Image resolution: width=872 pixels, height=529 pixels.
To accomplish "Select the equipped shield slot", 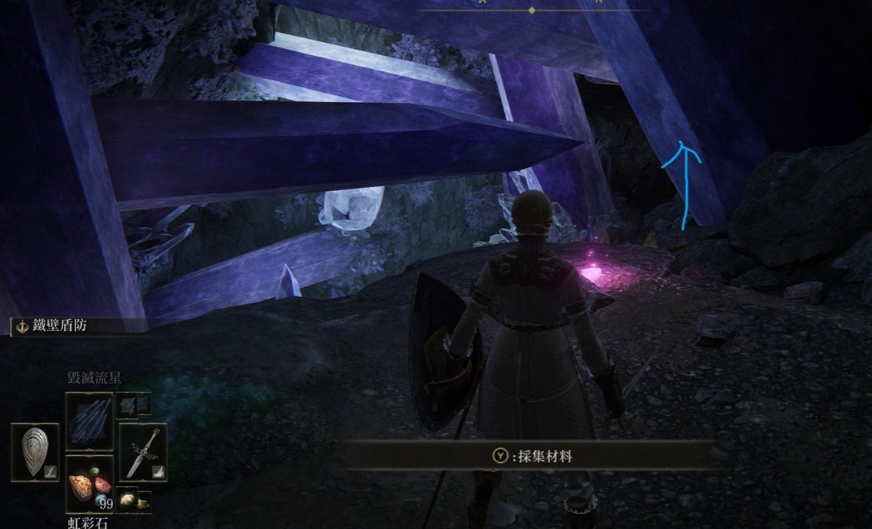I will [35, 450].
